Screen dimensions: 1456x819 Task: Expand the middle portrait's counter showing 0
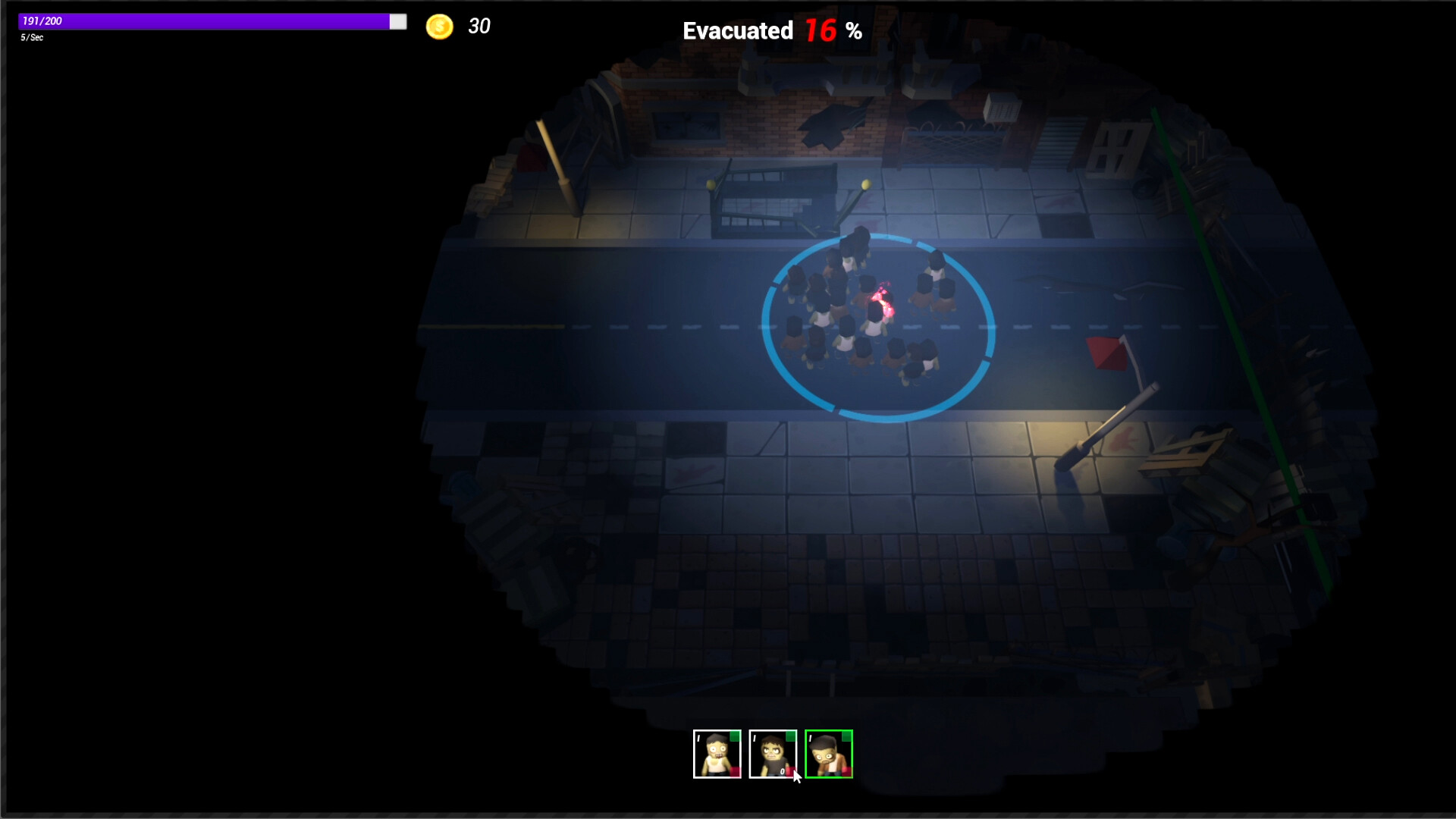(x=782, y=773)
